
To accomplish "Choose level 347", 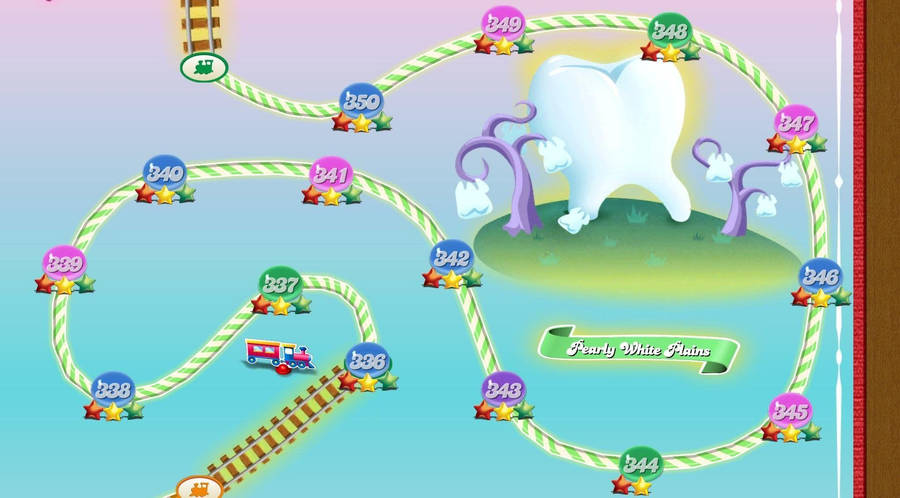I will 796,123.
